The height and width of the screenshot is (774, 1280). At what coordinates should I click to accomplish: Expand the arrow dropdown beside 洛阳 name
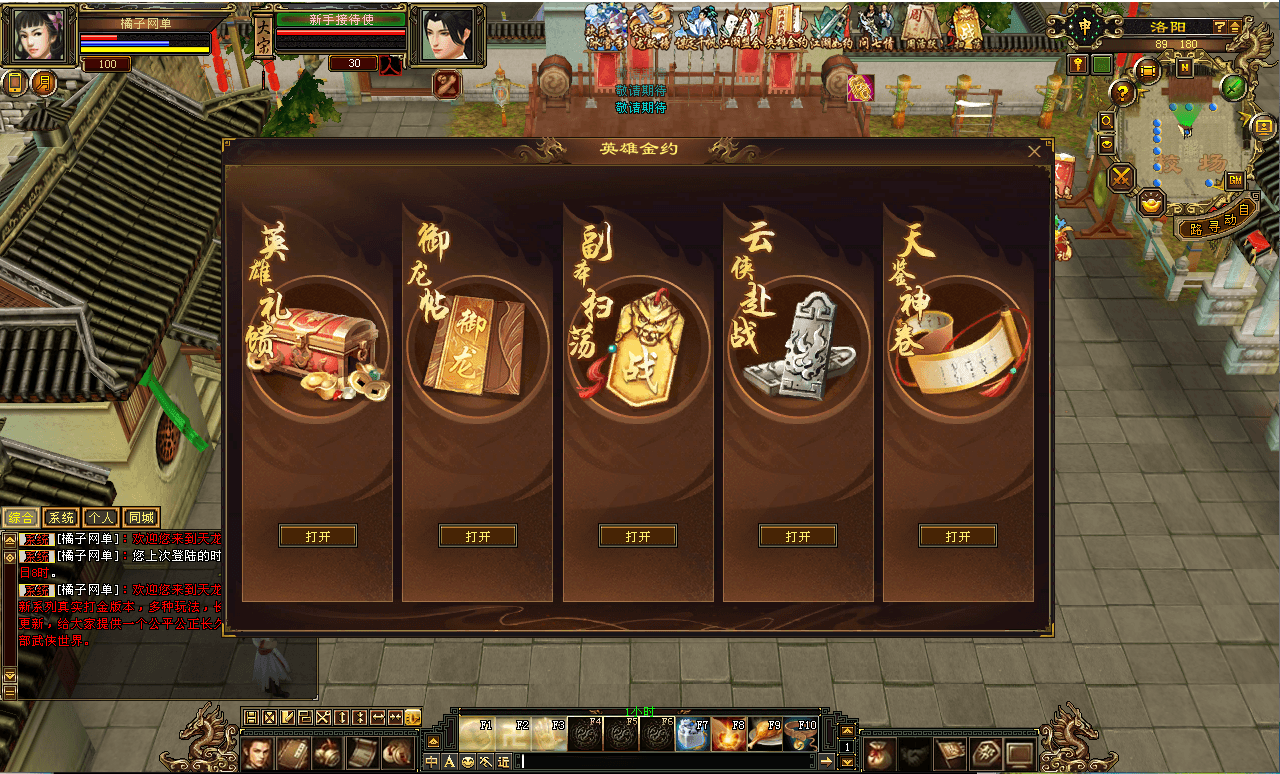click(1234, 27)
